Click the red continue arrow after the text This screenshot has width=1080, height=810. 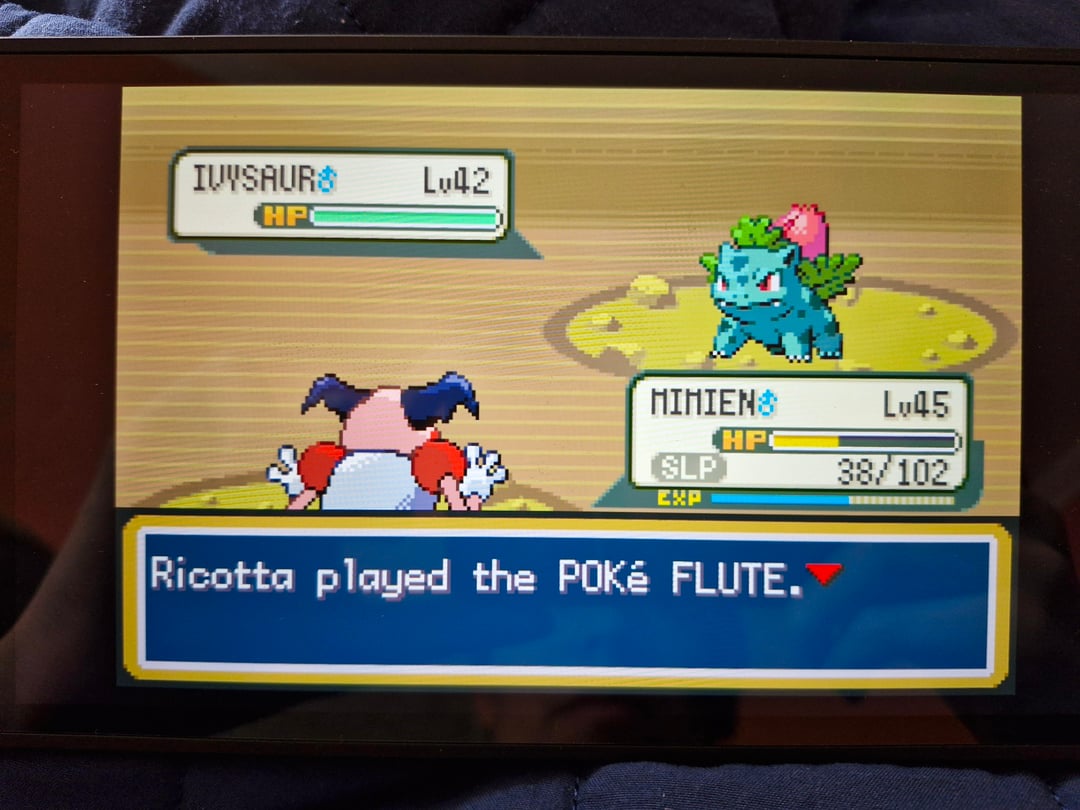823,574
